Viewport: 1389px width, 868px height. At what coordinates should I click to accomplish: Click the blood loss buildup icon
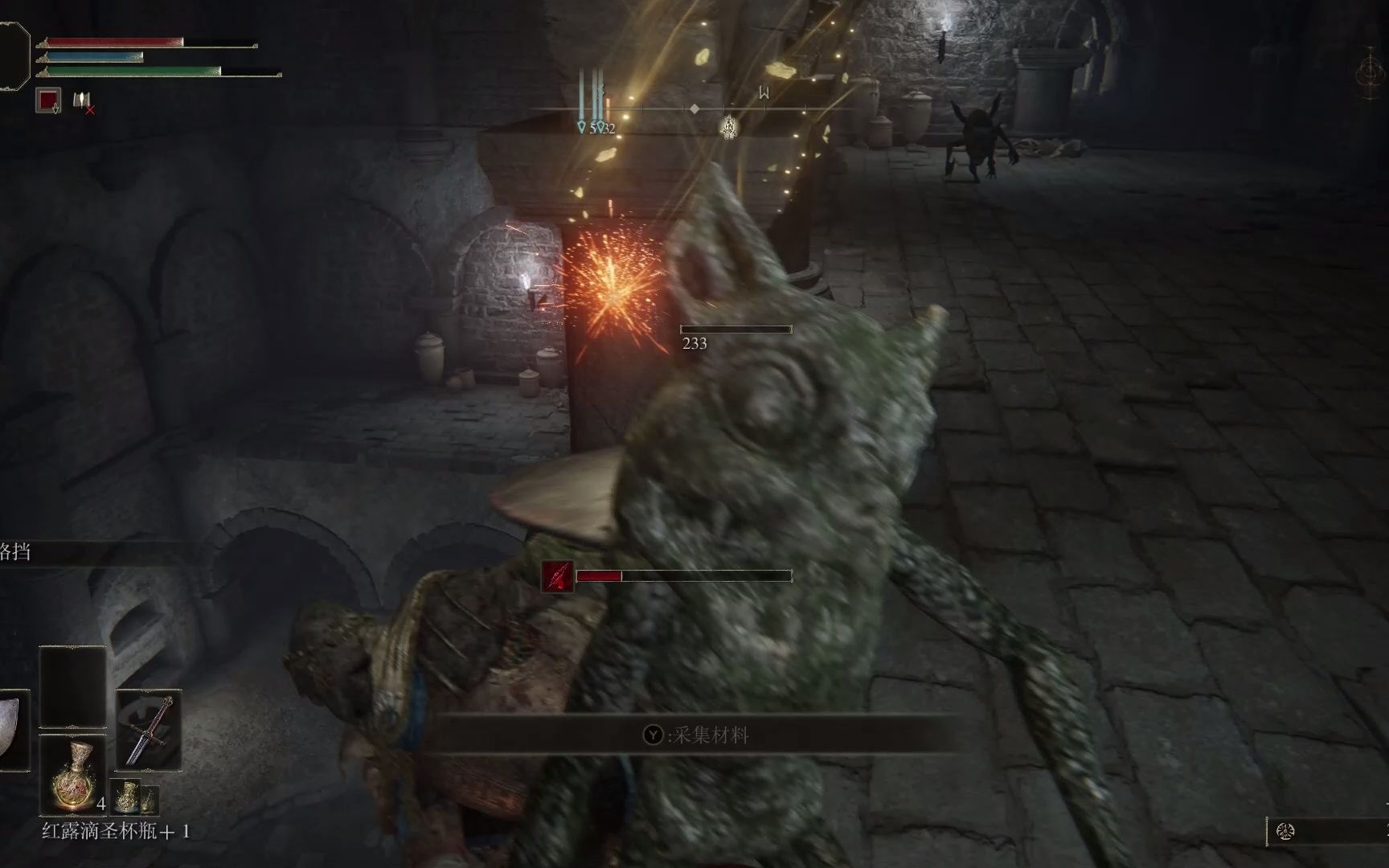[558, 576]
